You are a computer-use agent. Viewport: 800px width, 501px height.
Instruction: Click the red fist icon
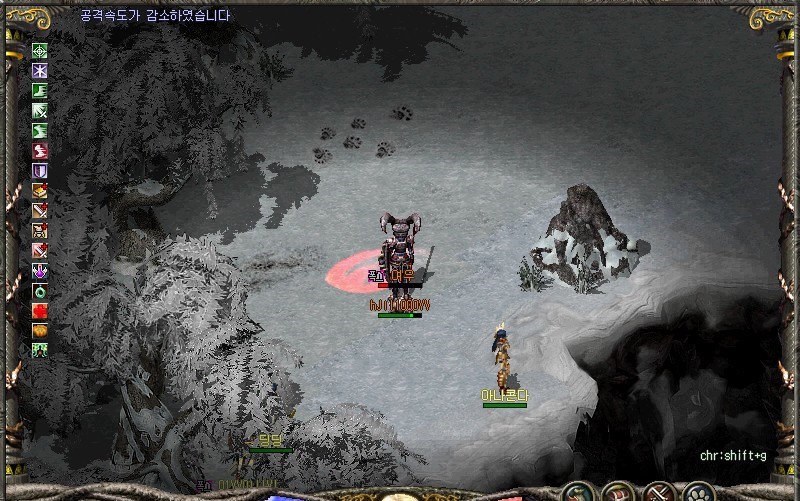point(40,151)
